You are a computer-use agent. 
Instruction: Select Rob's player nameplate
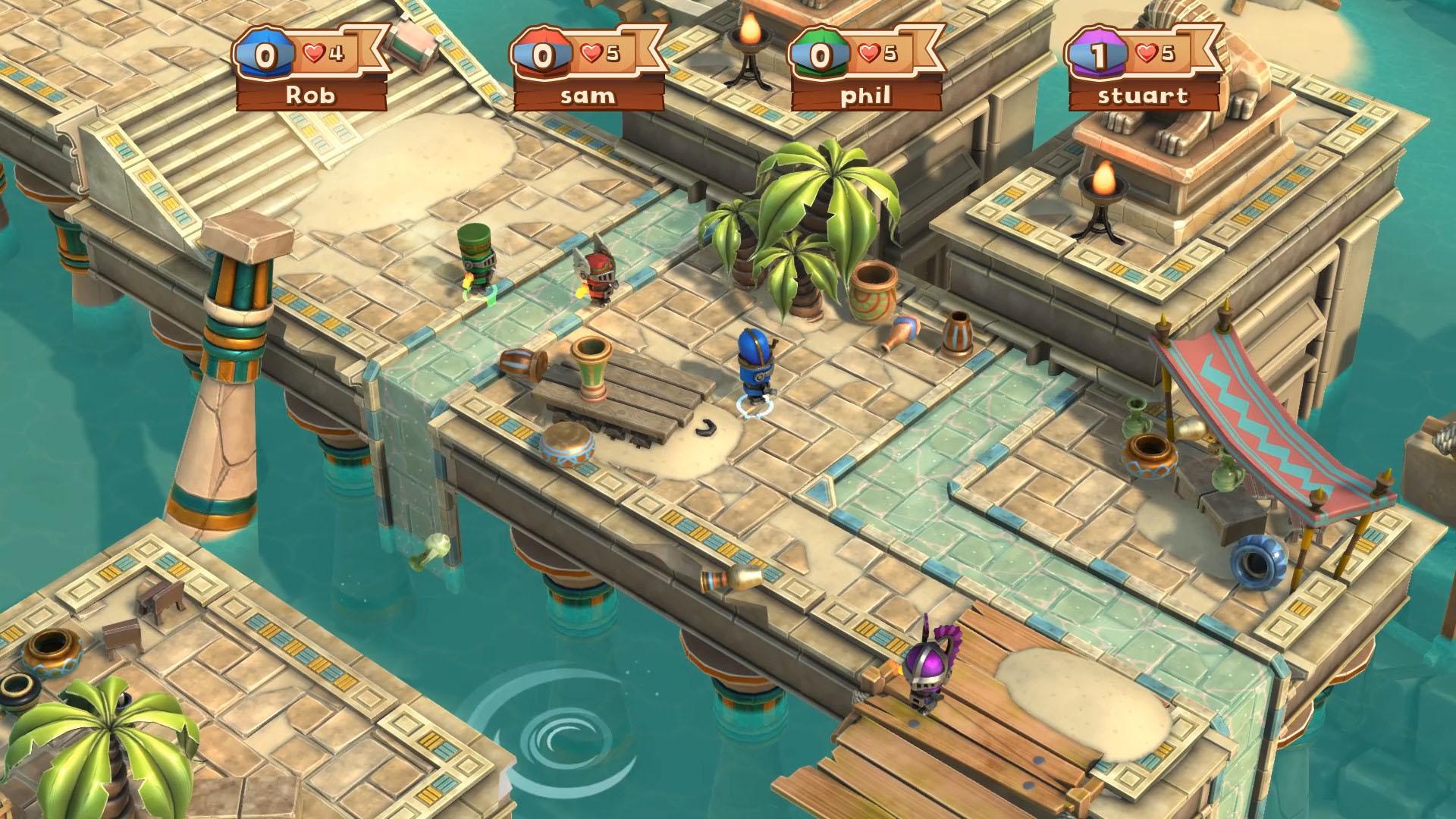pyautogui.click(x=311, y=96)
